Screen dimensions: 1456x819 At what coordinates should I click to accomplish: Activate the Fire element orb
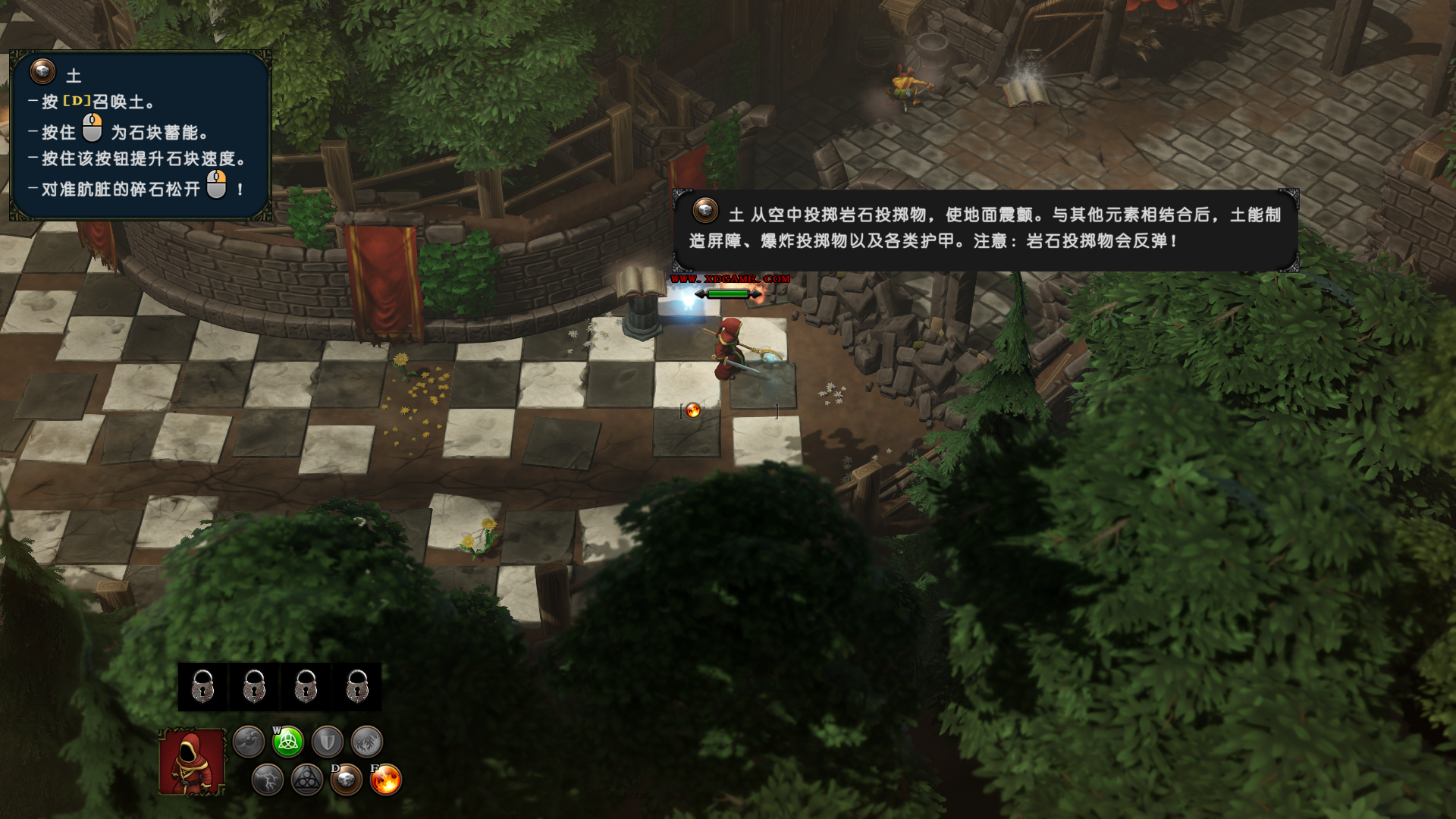[386, 780]
